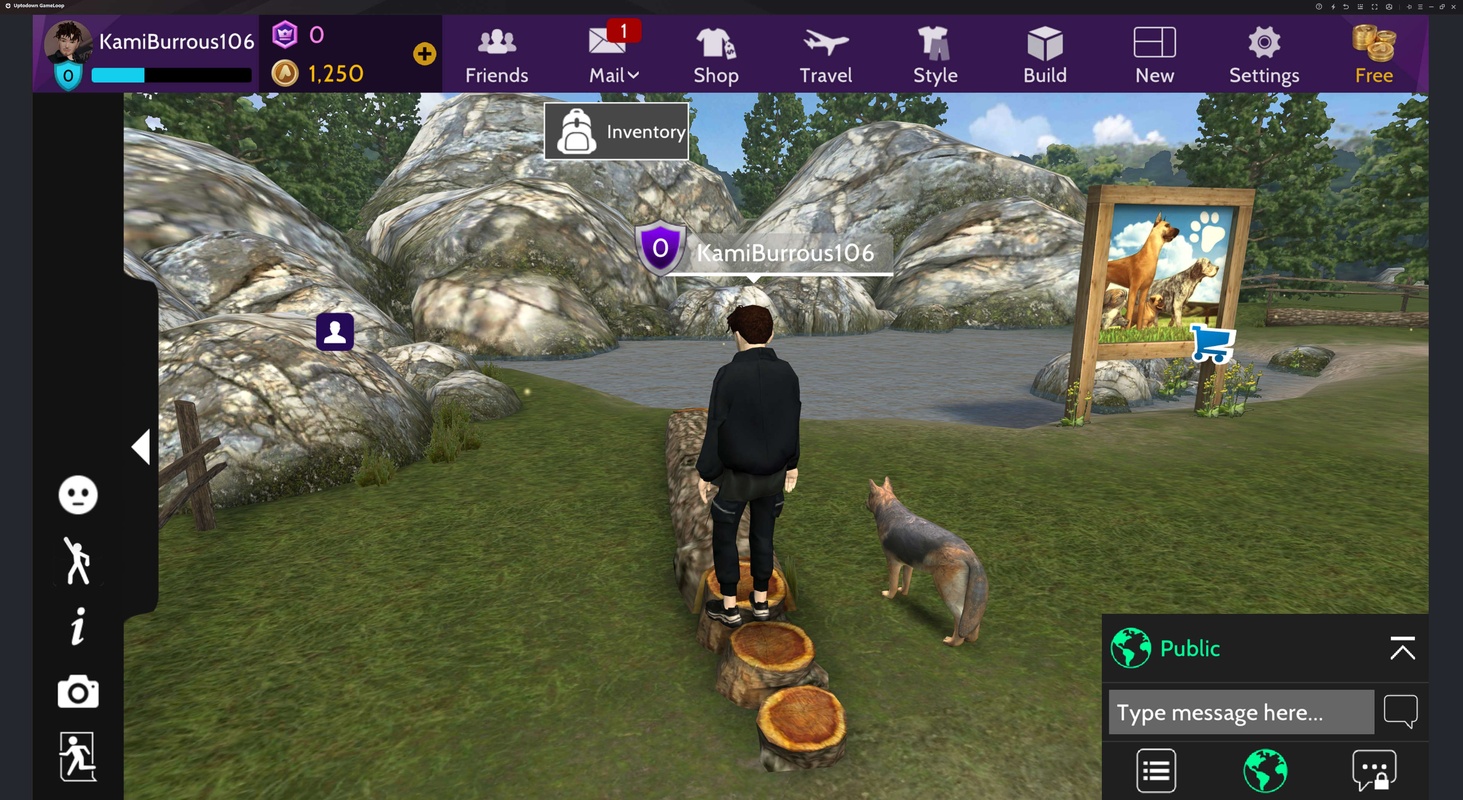Image resolution: width=1463 pixels, height=800 pixels.
Task: Open the Friends menu
Action: [x=496, y=56]
